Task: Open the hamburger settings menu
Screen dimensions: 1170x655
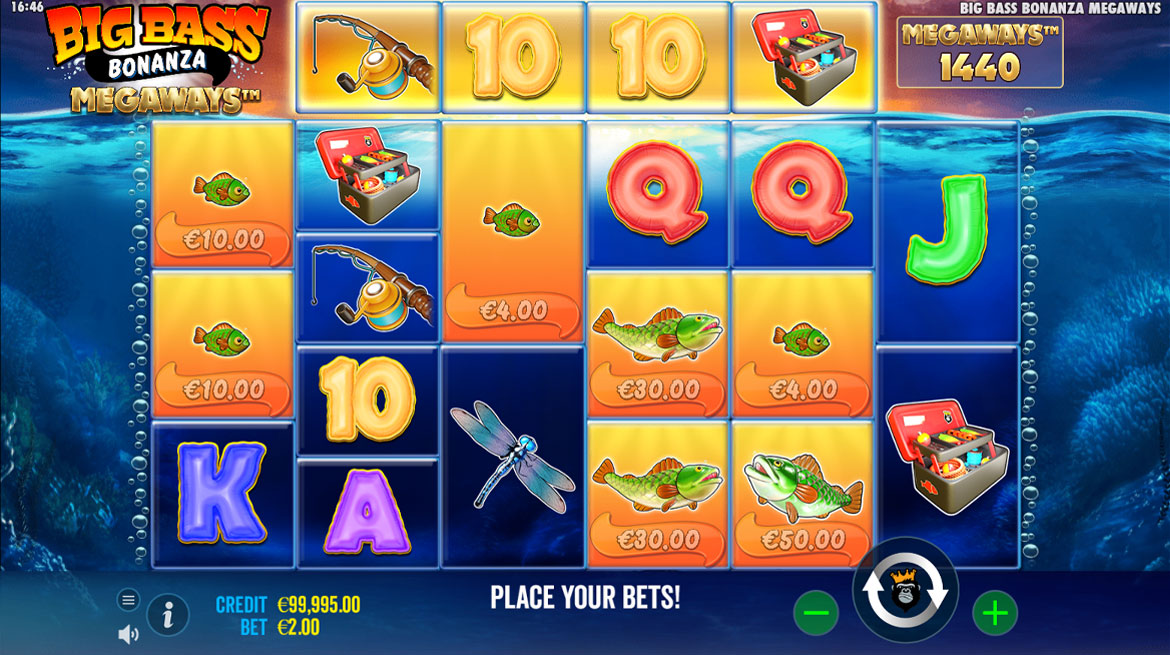Action: click(x=128, y=600)
